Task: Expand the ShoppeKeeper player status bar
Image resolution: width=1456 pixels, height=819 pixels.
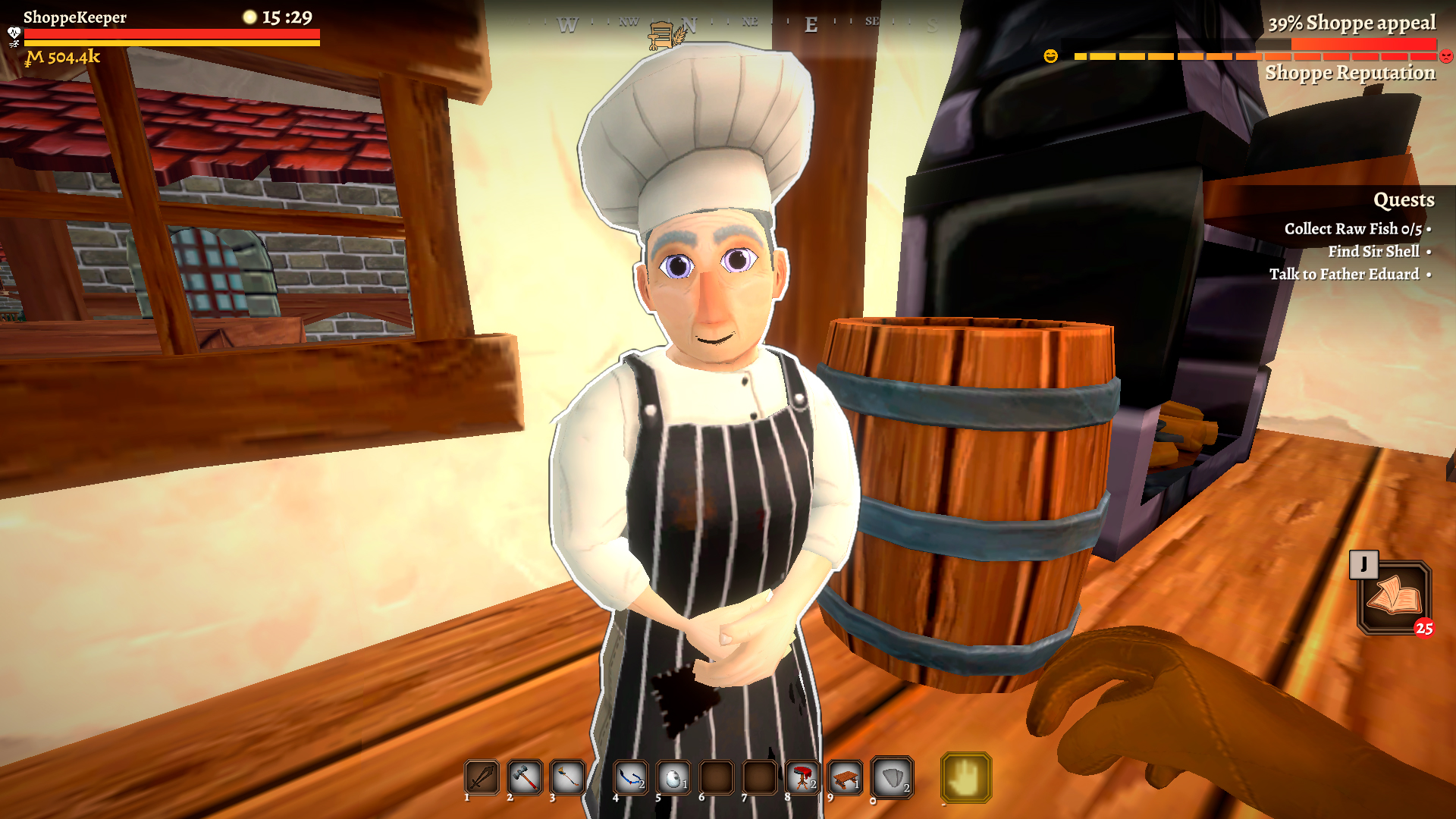Action: click(76, 18)
